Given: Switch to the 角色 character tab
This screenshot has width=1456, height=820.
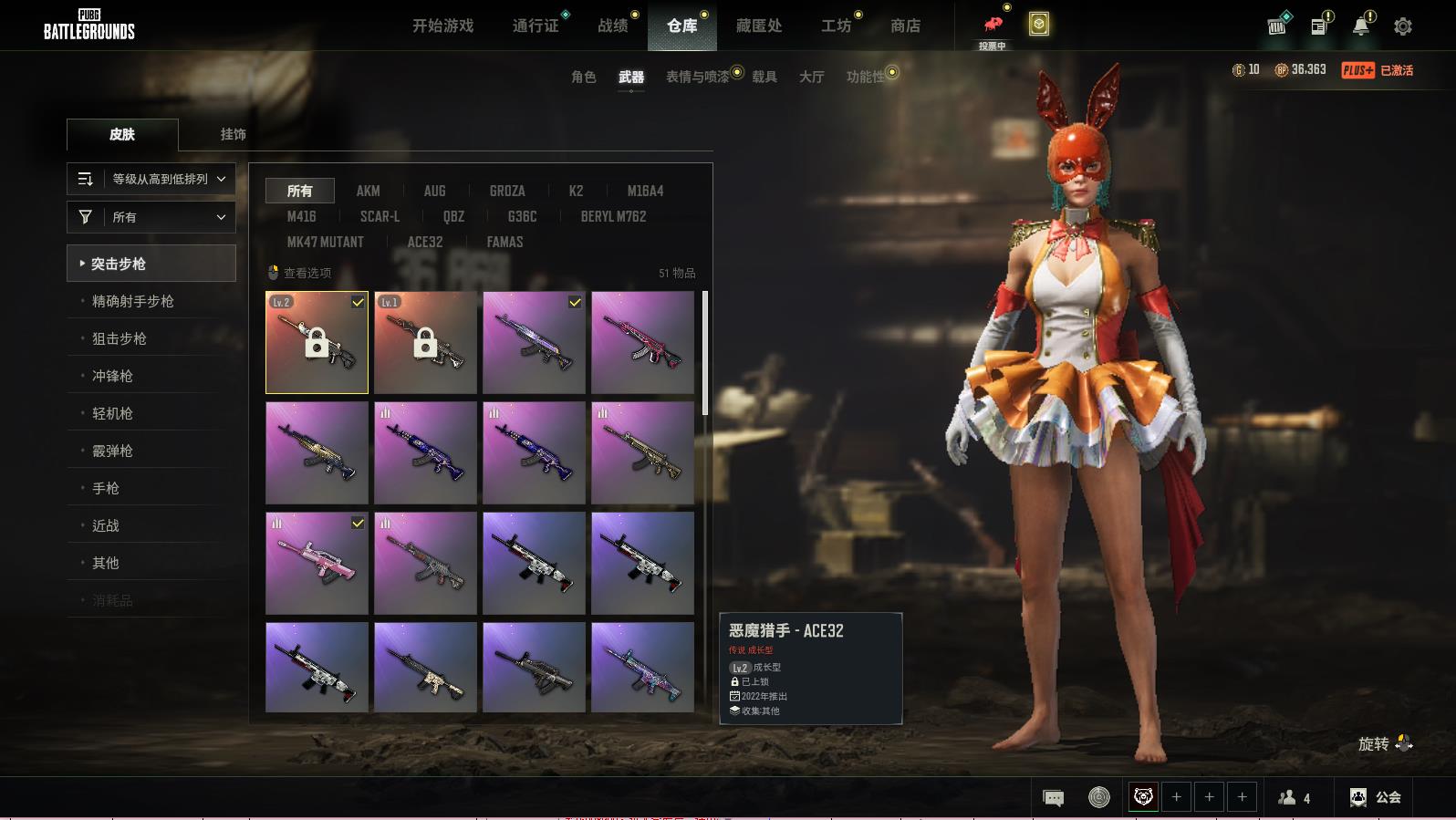Looking at the screenshot, I should click(583, 77).
